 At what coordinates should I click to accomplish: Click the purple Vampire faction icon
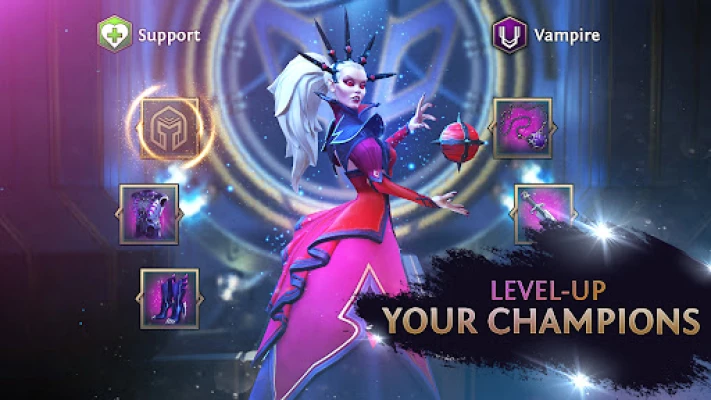coord(509,35)
